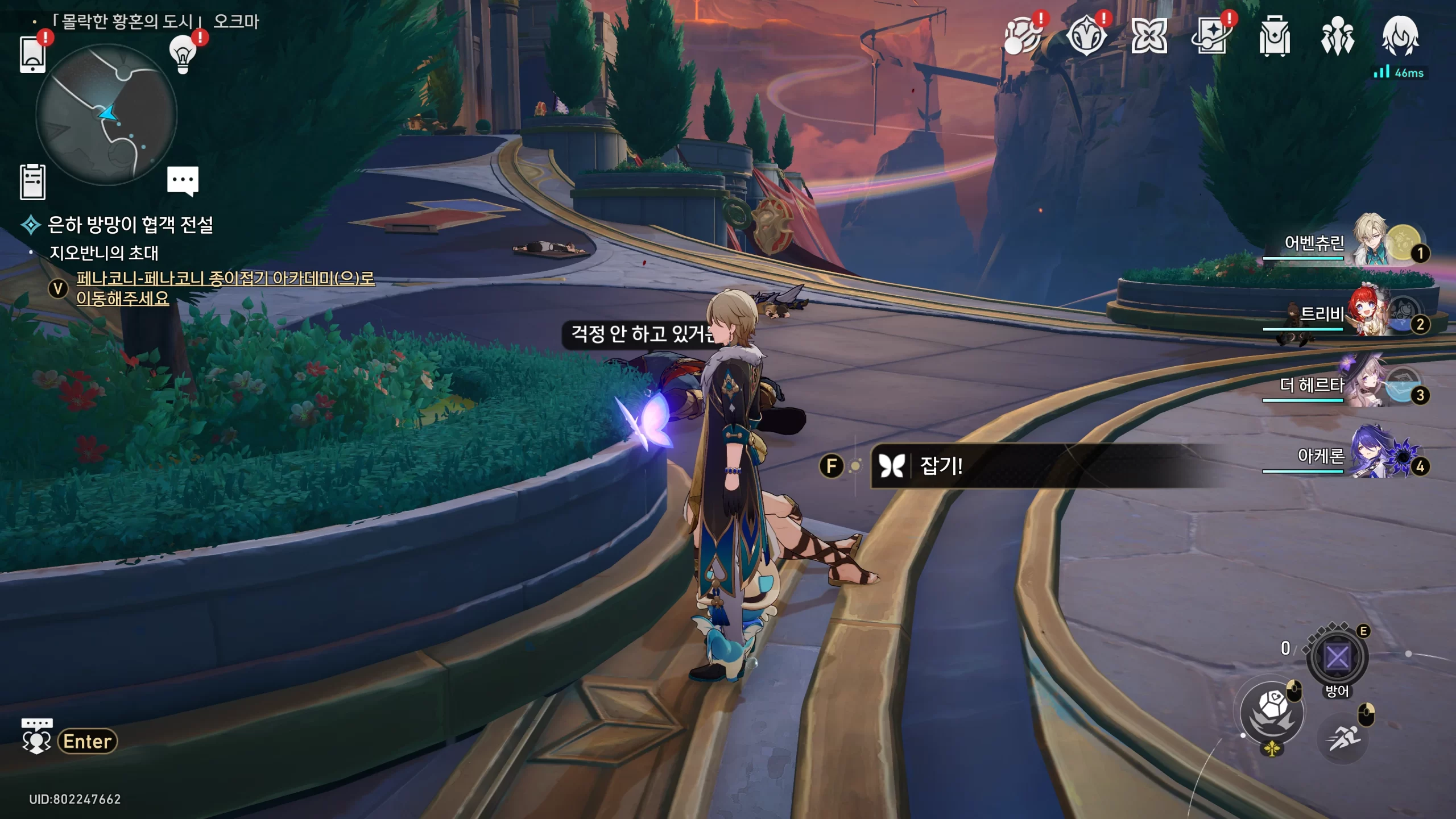Open the warp star-card icon
Screen dimensions: 1456x819
[x=1210, y=37]
